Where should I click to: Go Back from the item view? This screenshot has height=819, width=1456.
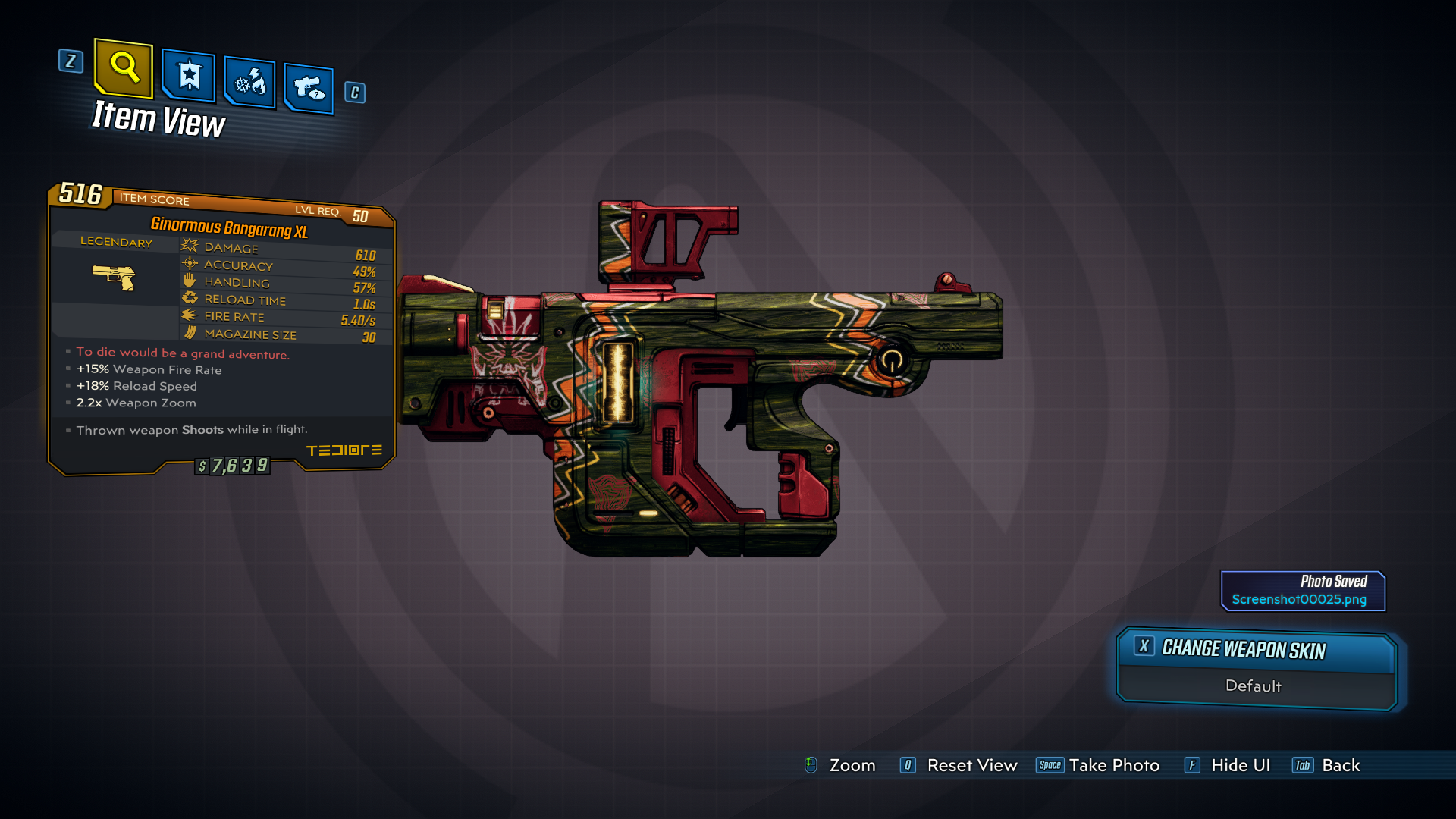pyautogui.click(x=1340, y=765)
